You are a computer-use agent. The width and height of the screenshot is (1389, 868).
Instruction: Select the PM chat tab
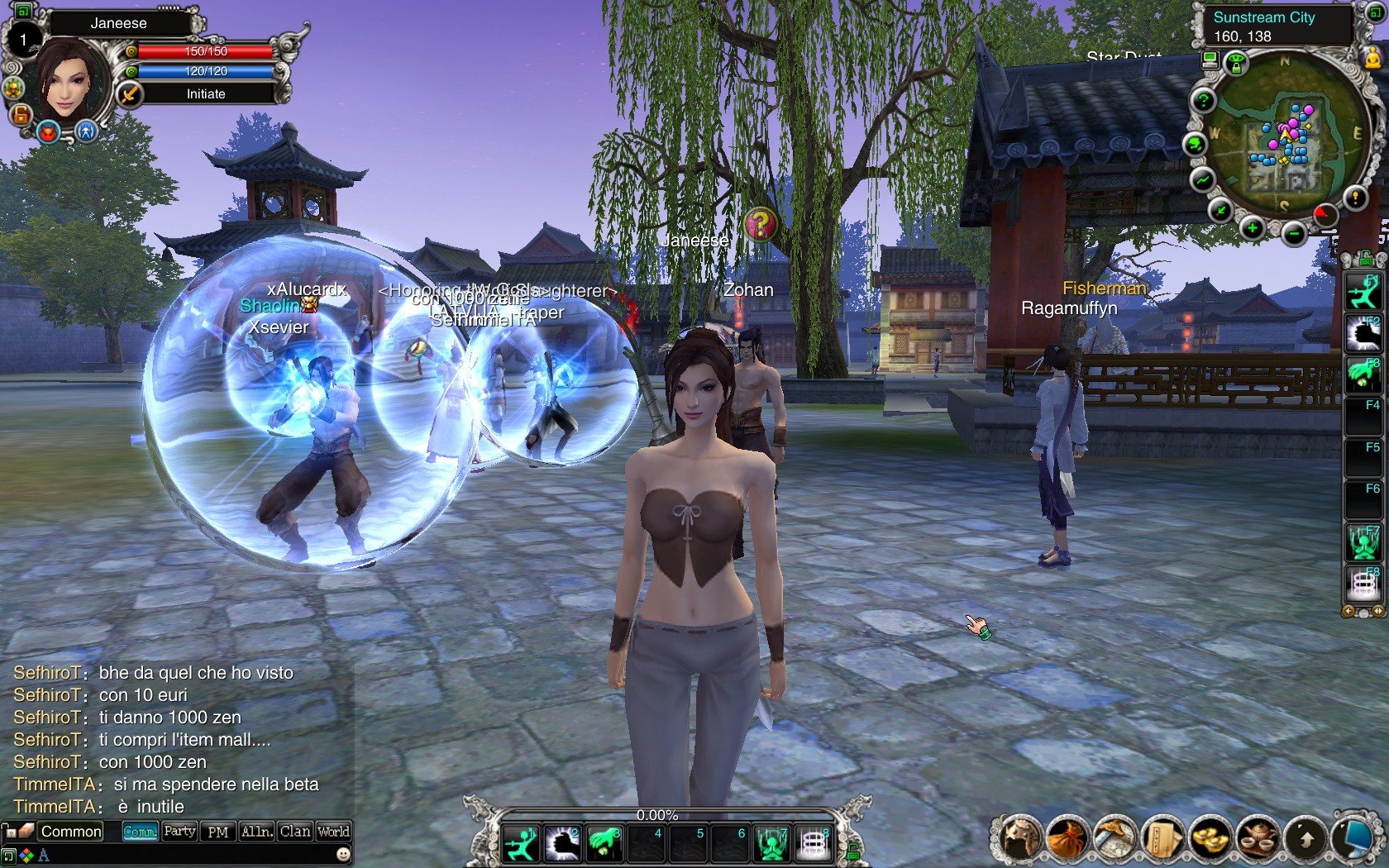[x=217, y=832]
